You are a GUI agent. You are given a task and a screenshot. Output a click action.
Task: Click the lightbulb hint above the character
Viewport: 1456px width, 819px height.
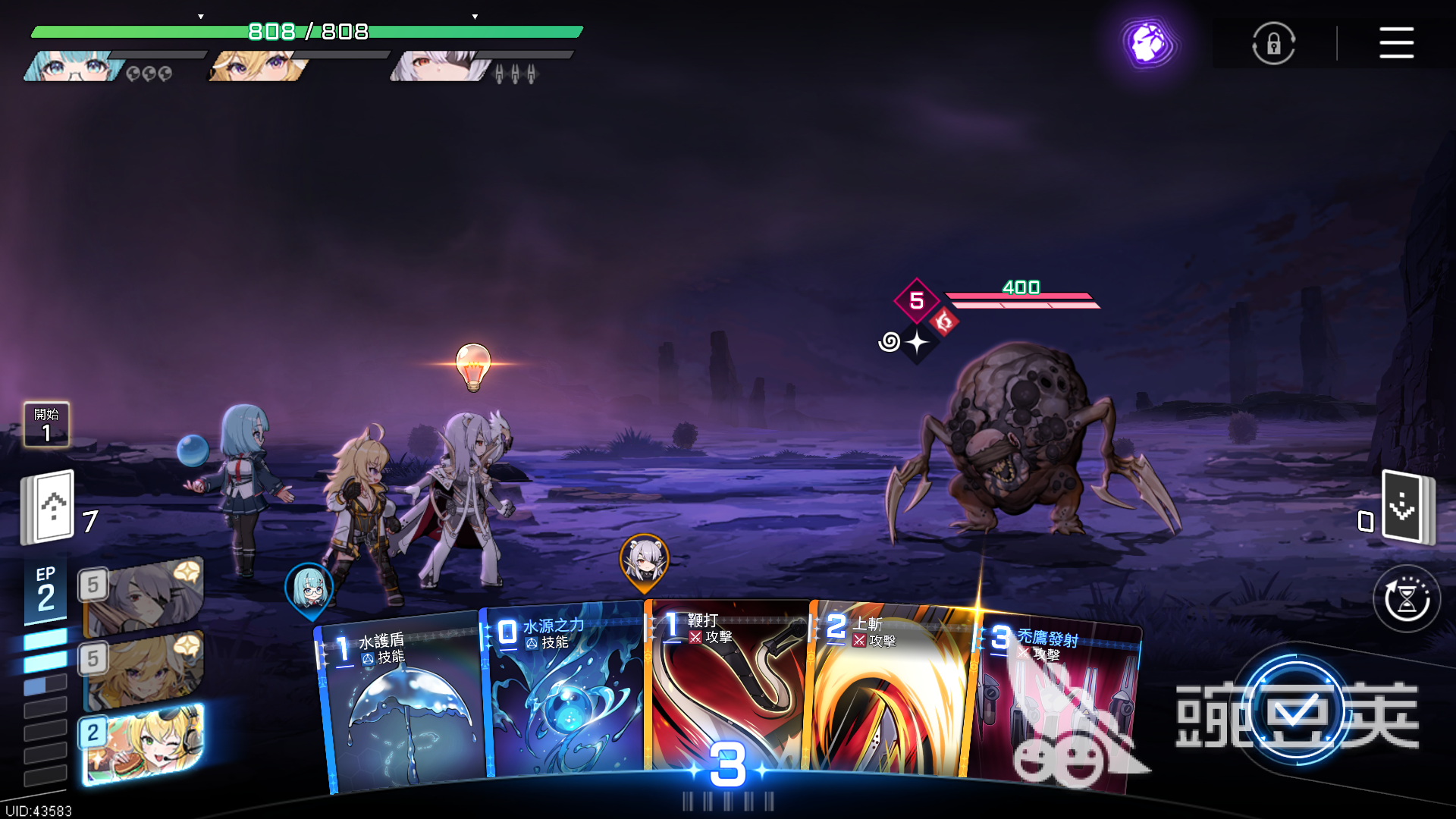click(x=473, y=366)
